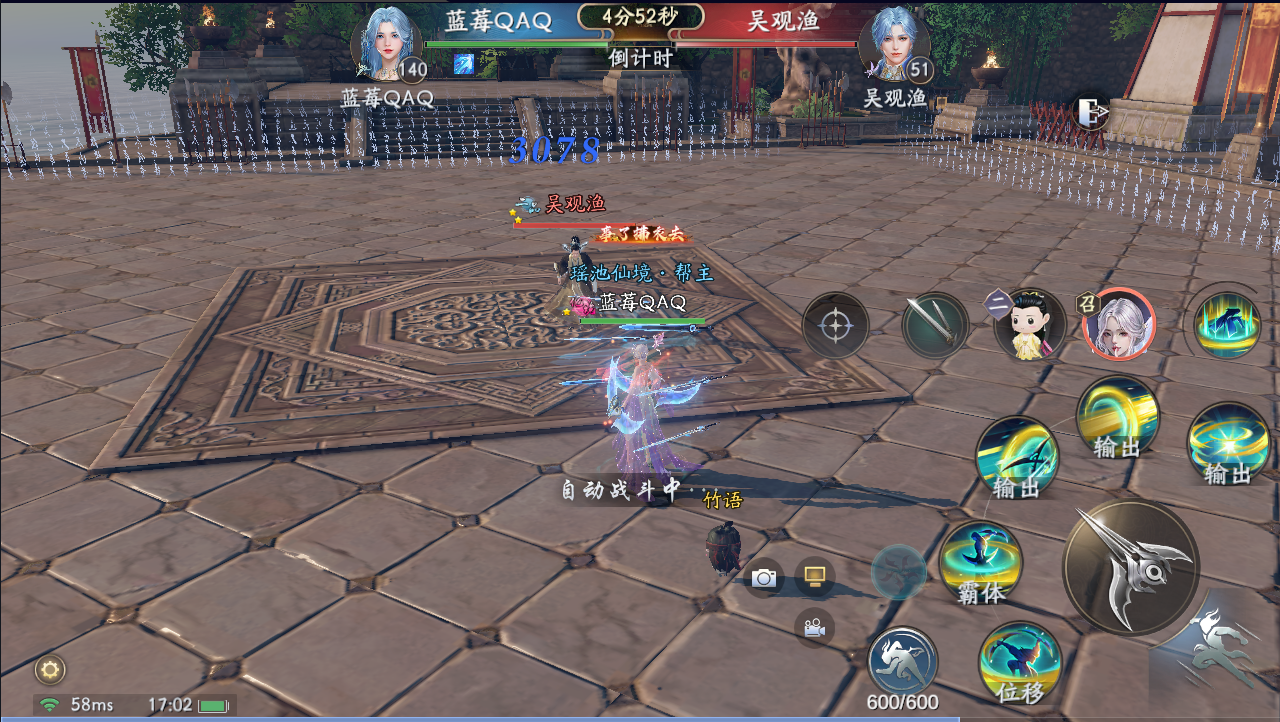Tap the faded pinwheel button beside 霸体
Viewport: 1280px width, 722px height.
[x=898, y=572]
